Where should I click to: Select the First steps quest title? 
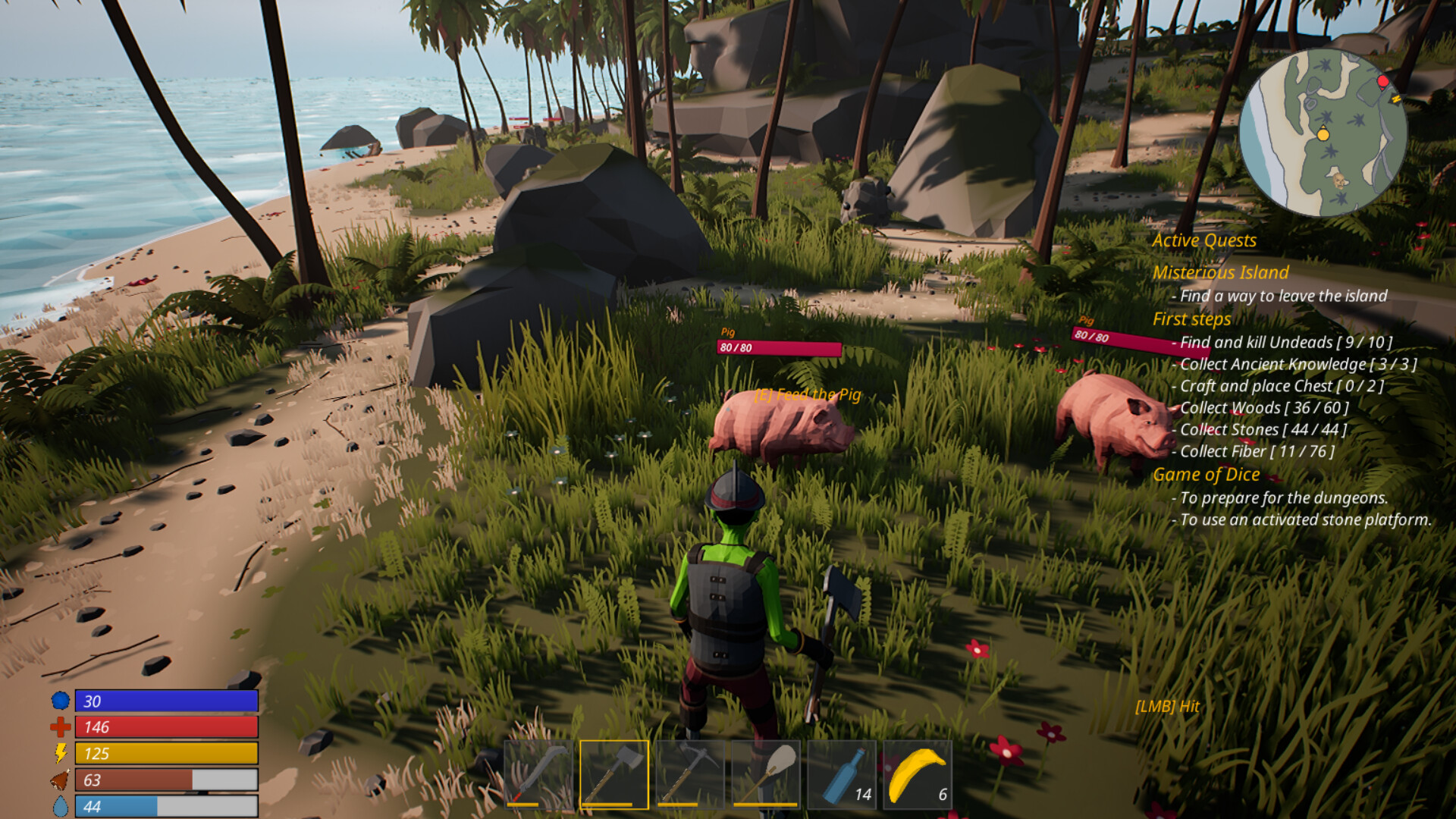[x=1191, y=319]
